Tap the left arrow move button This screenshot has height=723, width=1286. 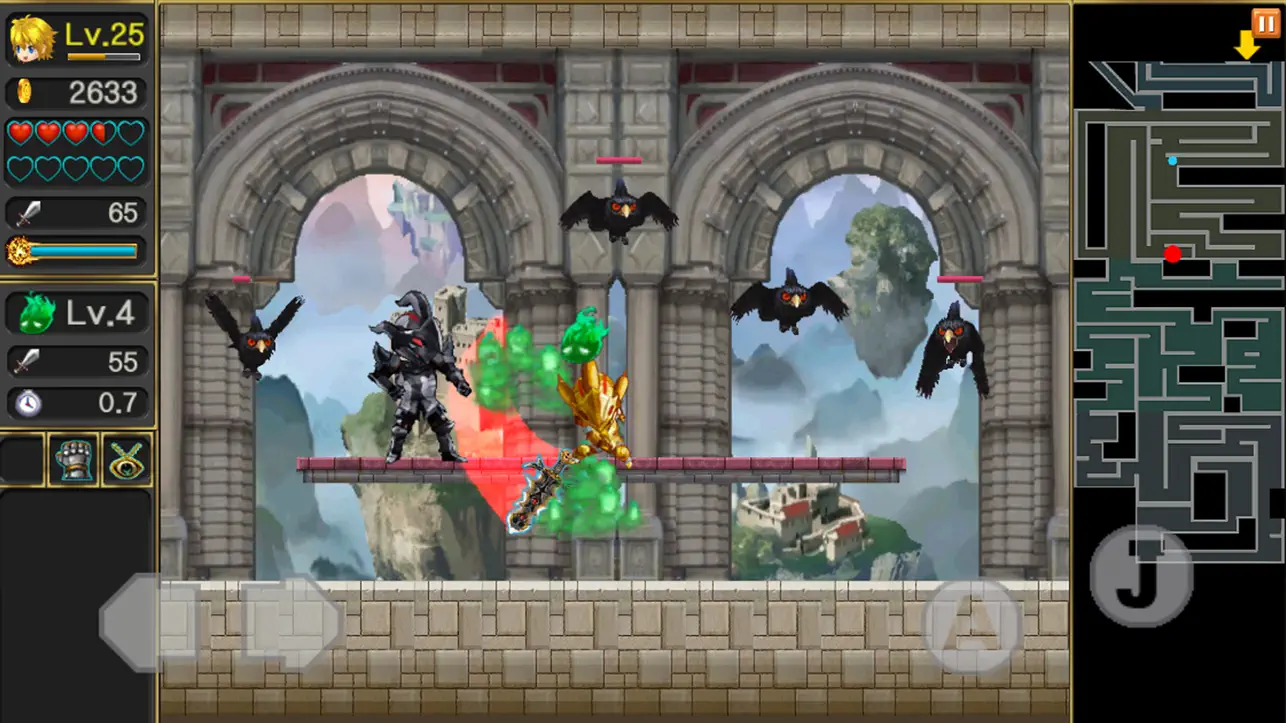pyautogui.click(x=148, y=622)
